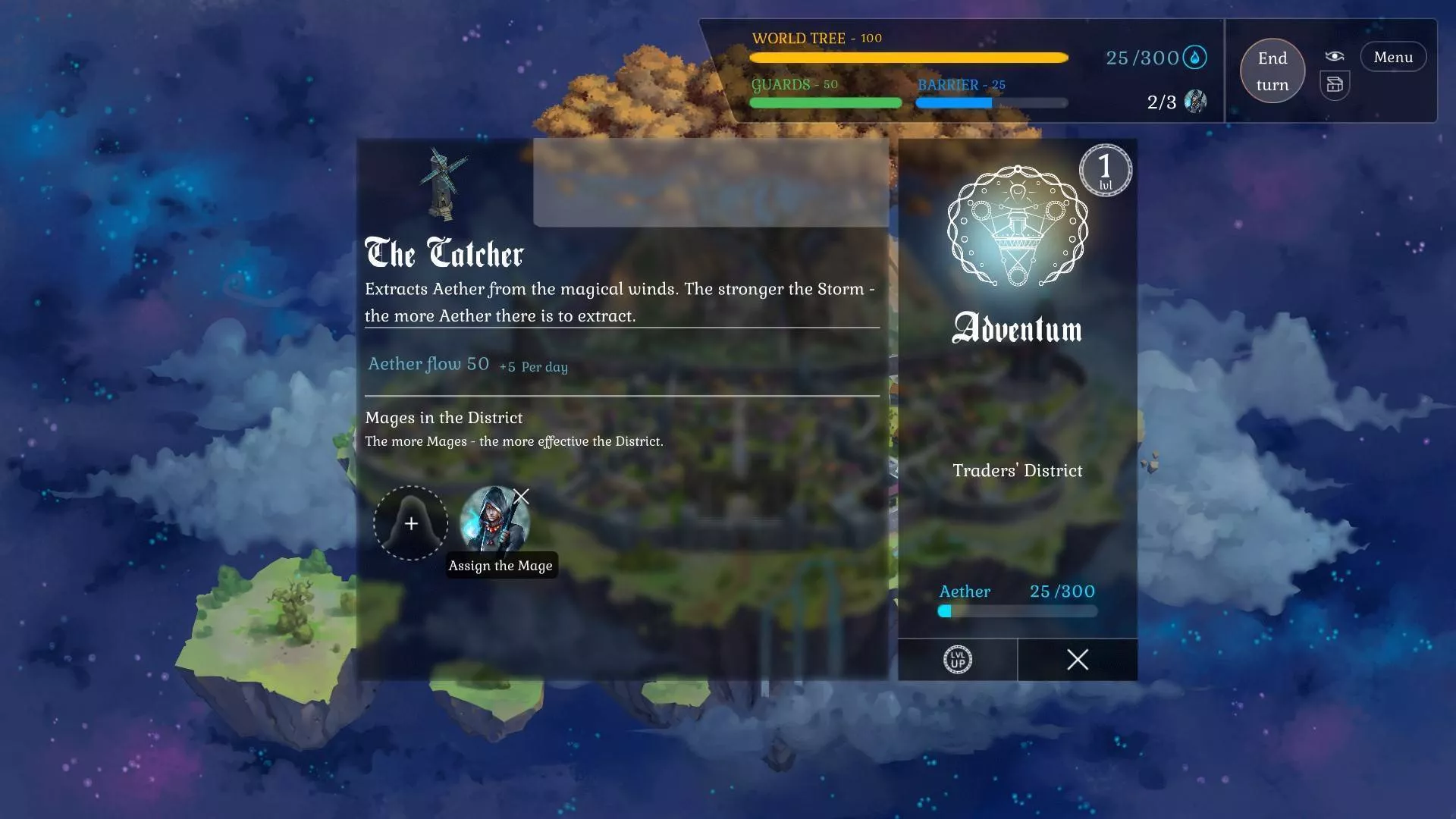End the current turn
Viewport: 1456px width, 819px height.
coord(1272,71)
